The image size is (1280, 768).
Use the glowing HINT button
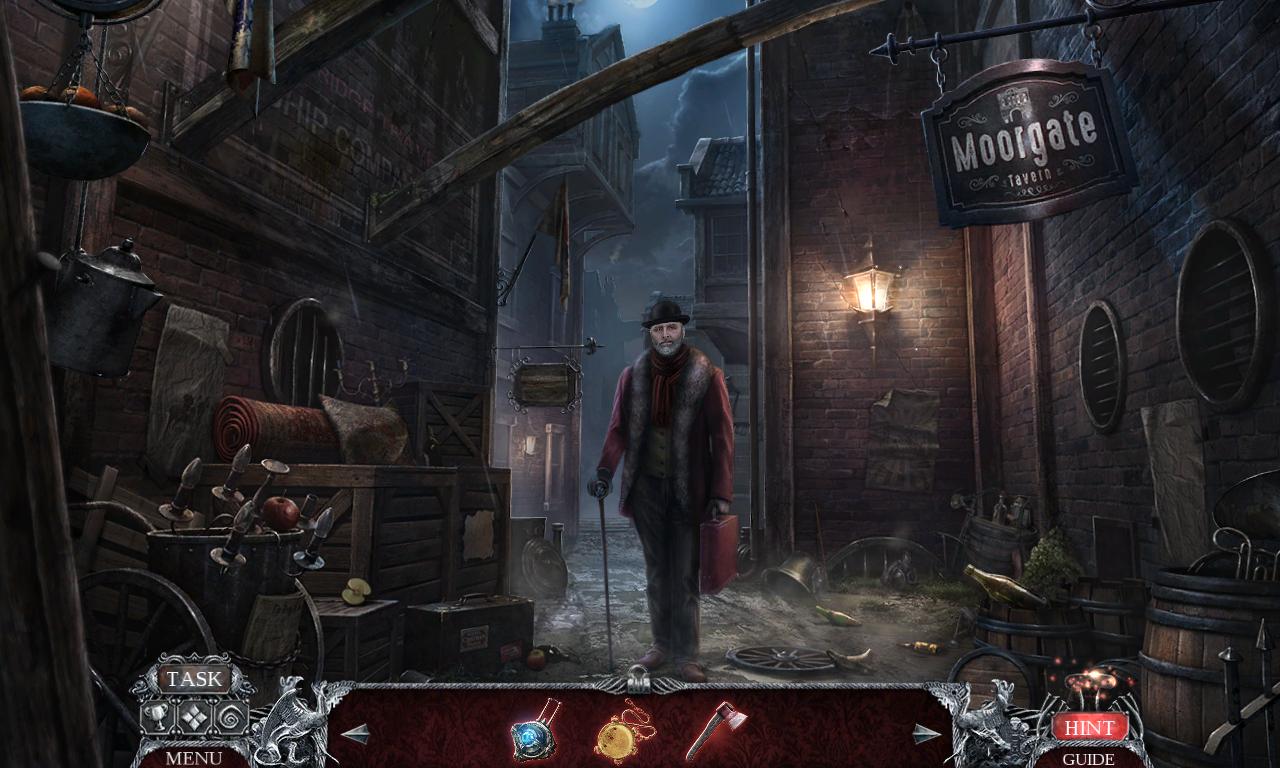[x=1091, y=727]
